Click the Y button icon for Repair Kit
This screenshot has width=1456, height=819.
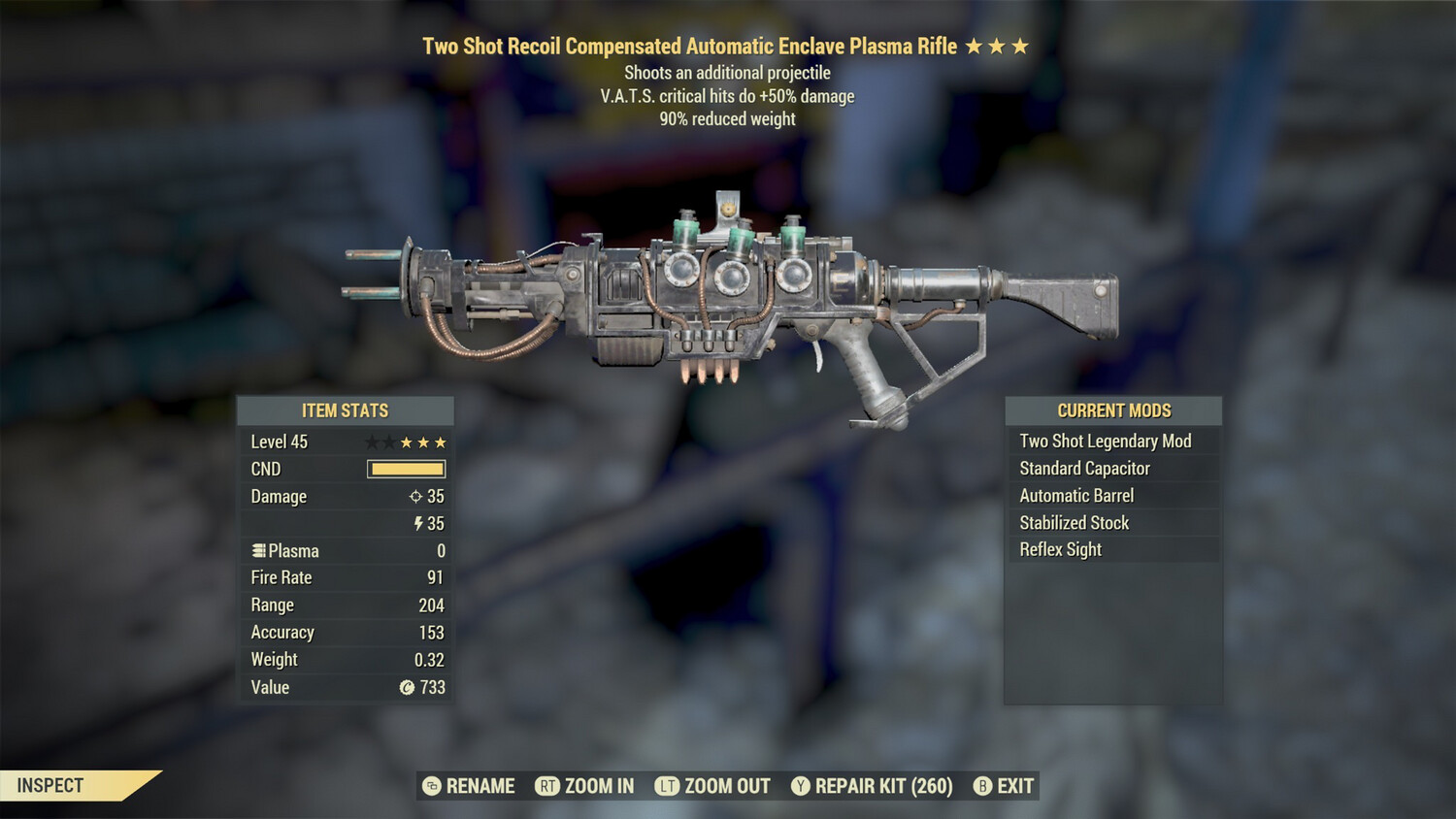click(801, 786)
